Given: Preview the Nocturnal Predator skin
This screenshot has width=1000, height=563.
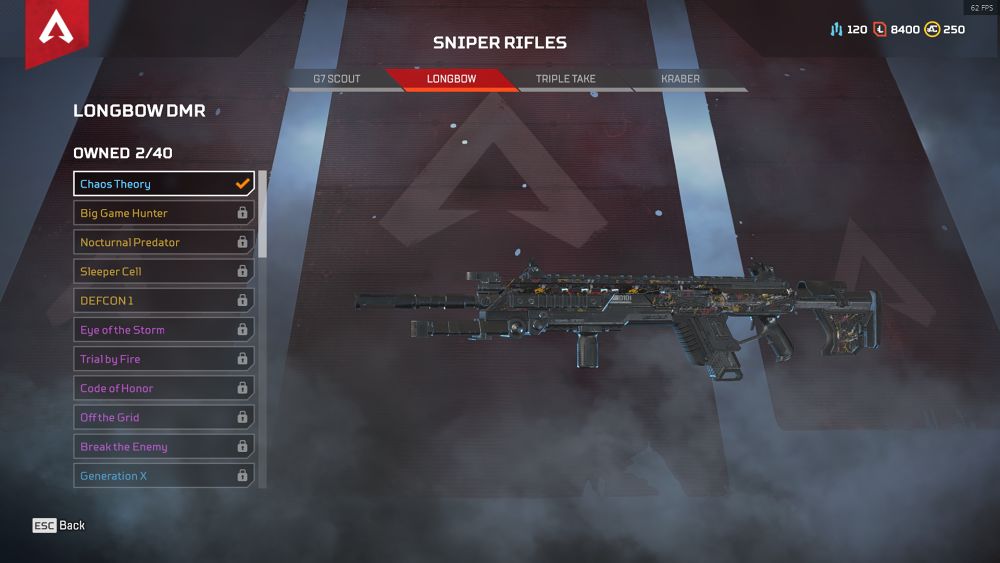Looking at the screenshot, I should pos(164,242).
